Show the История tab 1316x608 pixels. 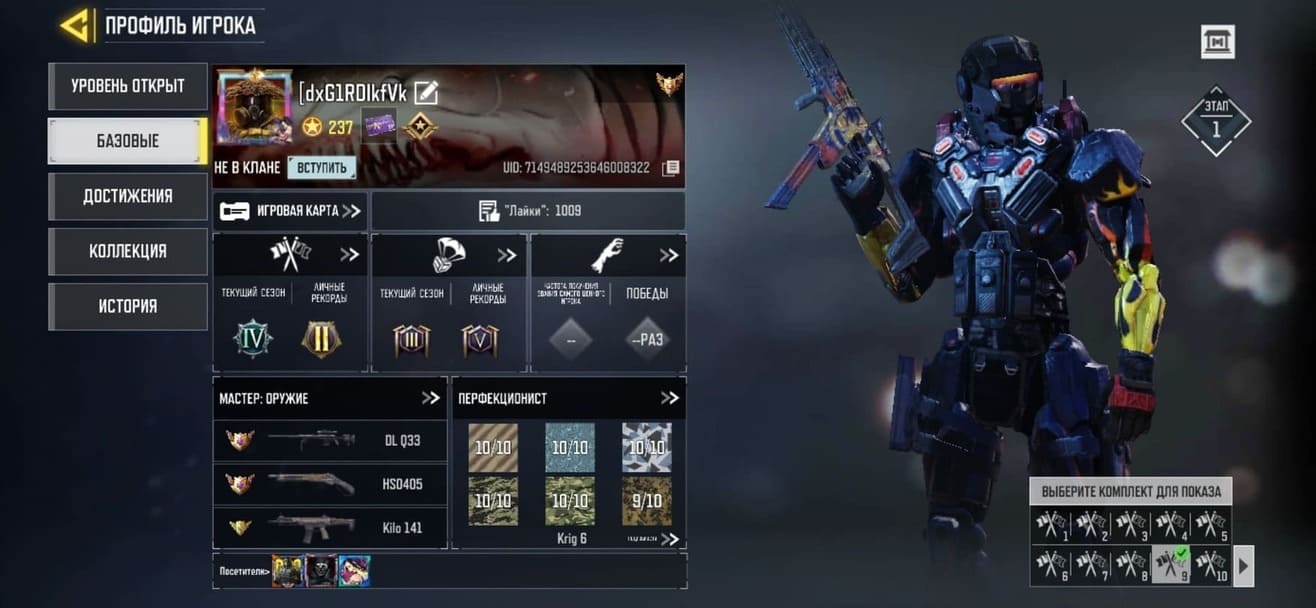pos(127,306)
